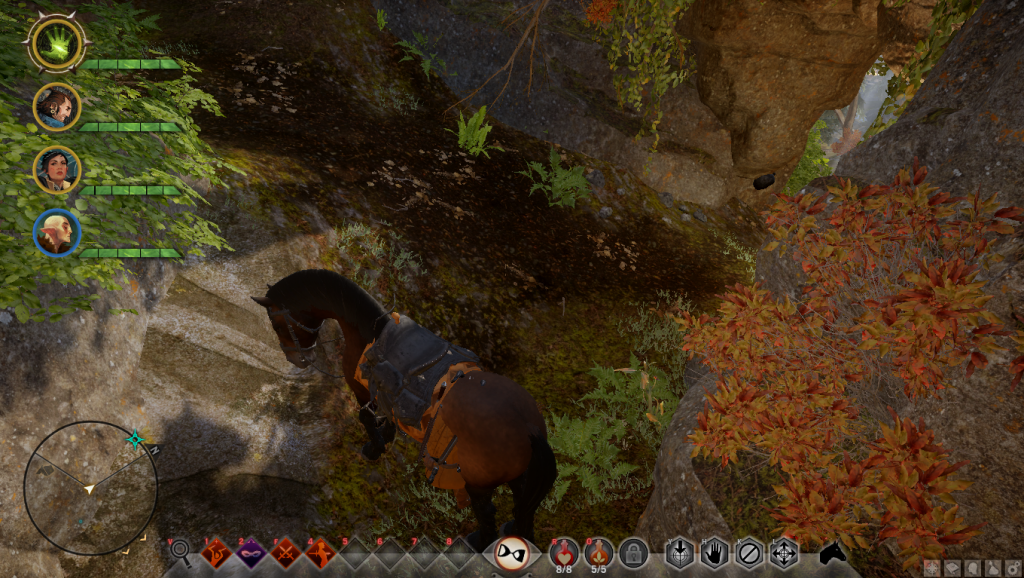This screenshot has width=1024, height=578.
Task: Choose the four-way arrows move command
Action: [x=783, y=552]
